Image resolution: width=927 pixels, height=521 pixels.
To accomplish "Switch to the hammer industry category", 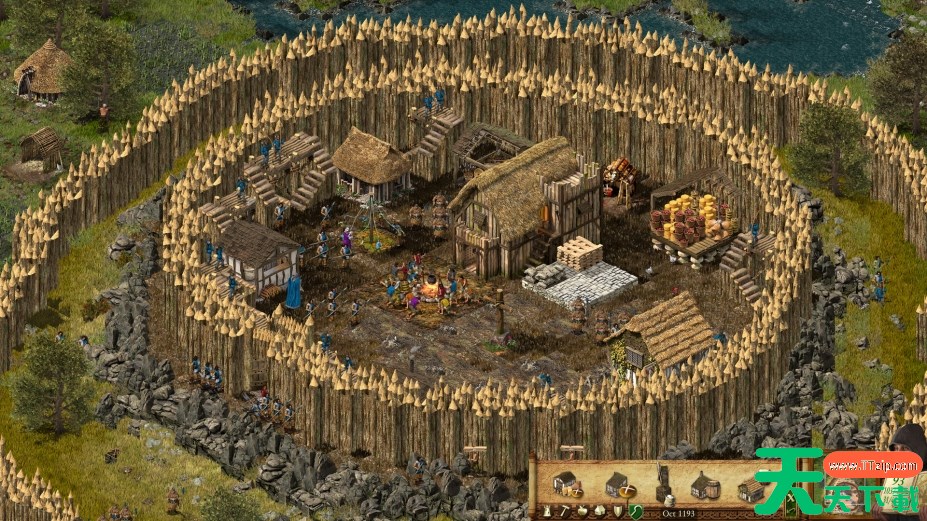I will [563, 511].
